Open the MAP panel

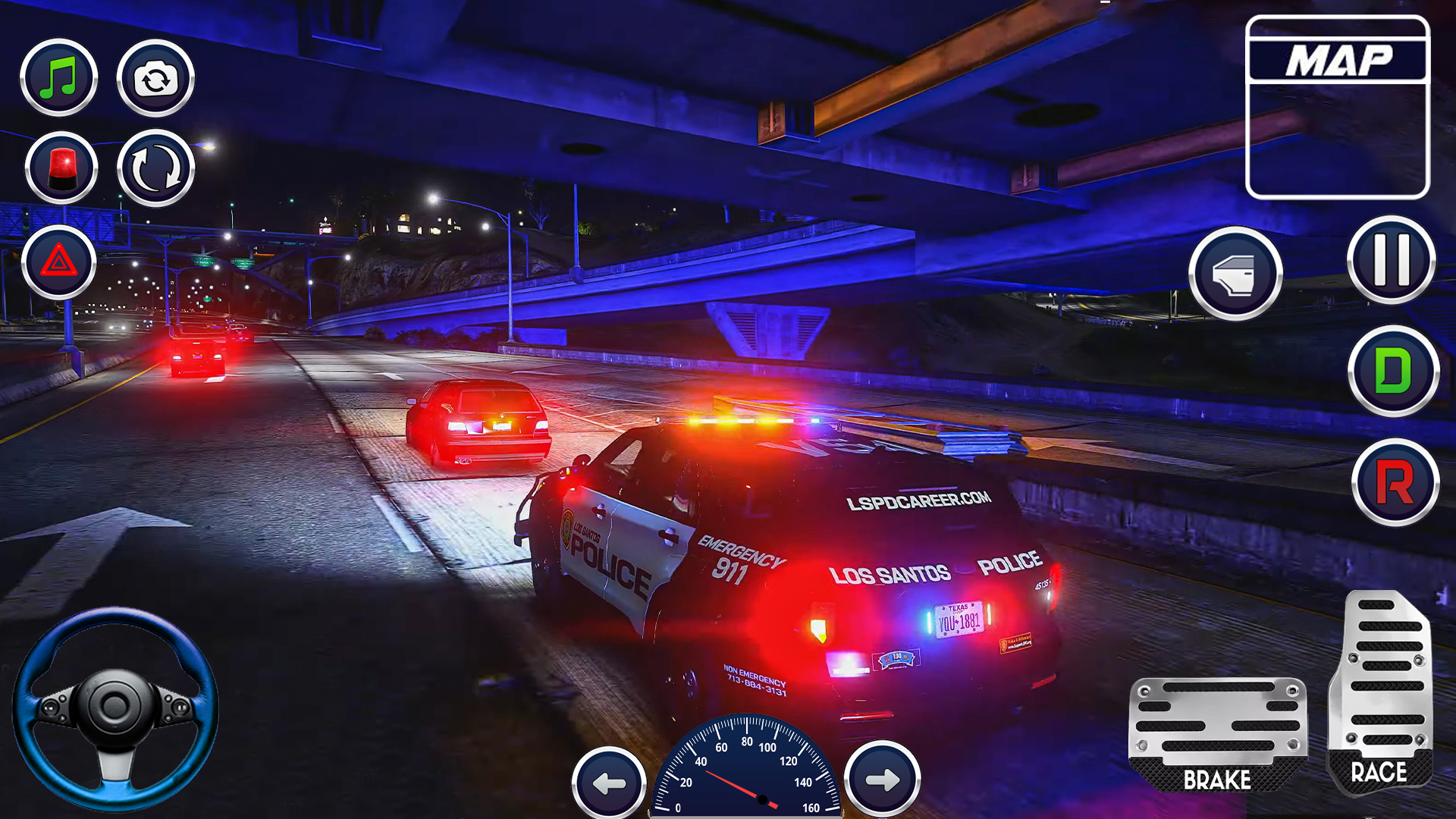[1338, 107]
